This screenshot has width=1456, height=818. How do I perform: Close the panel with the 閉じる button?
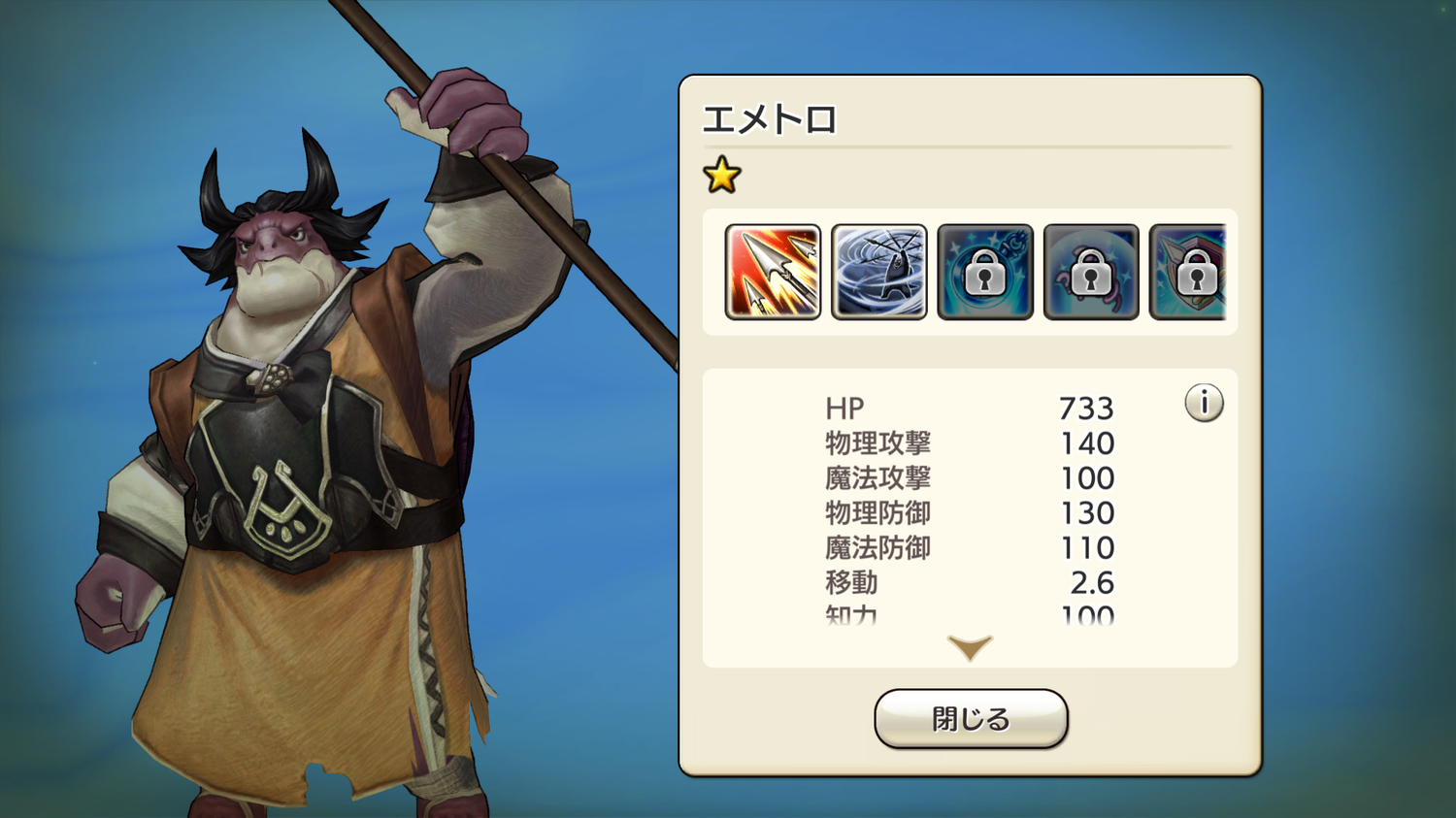click(x=971, y=719)
